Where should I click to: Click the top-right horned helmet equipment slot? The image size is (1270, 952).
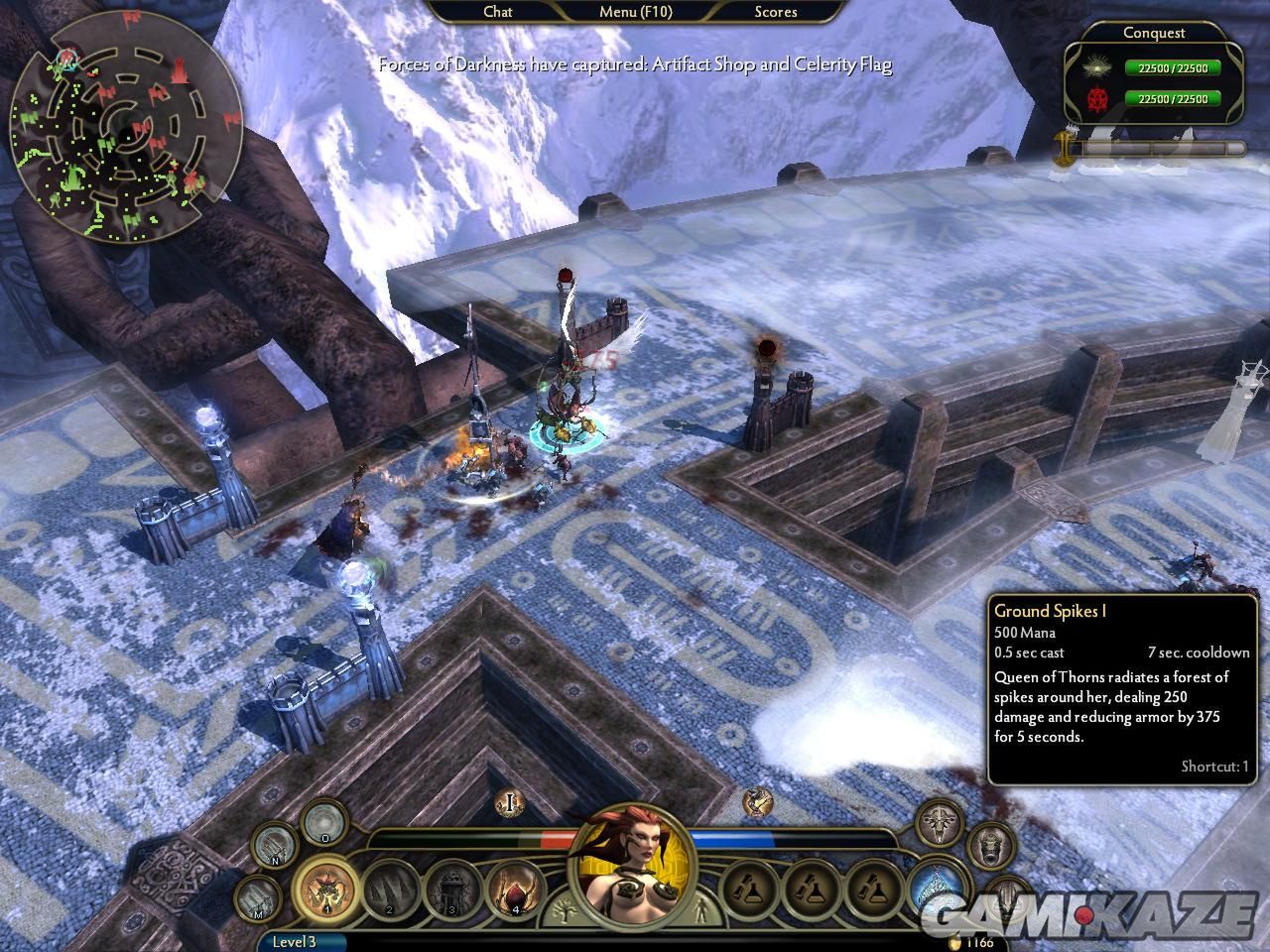pos(938,821)
